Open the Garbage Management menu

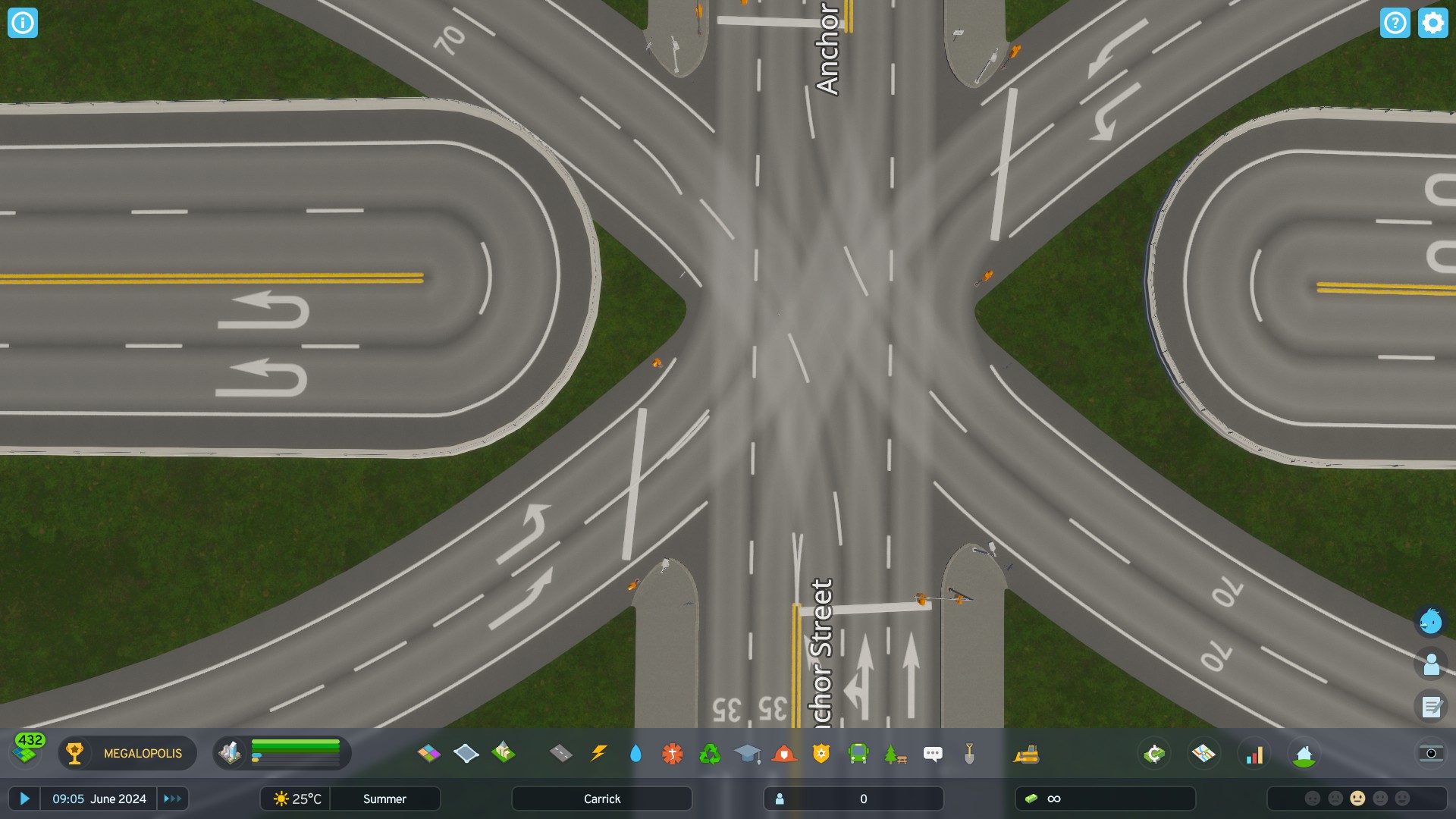click(709, 753)
